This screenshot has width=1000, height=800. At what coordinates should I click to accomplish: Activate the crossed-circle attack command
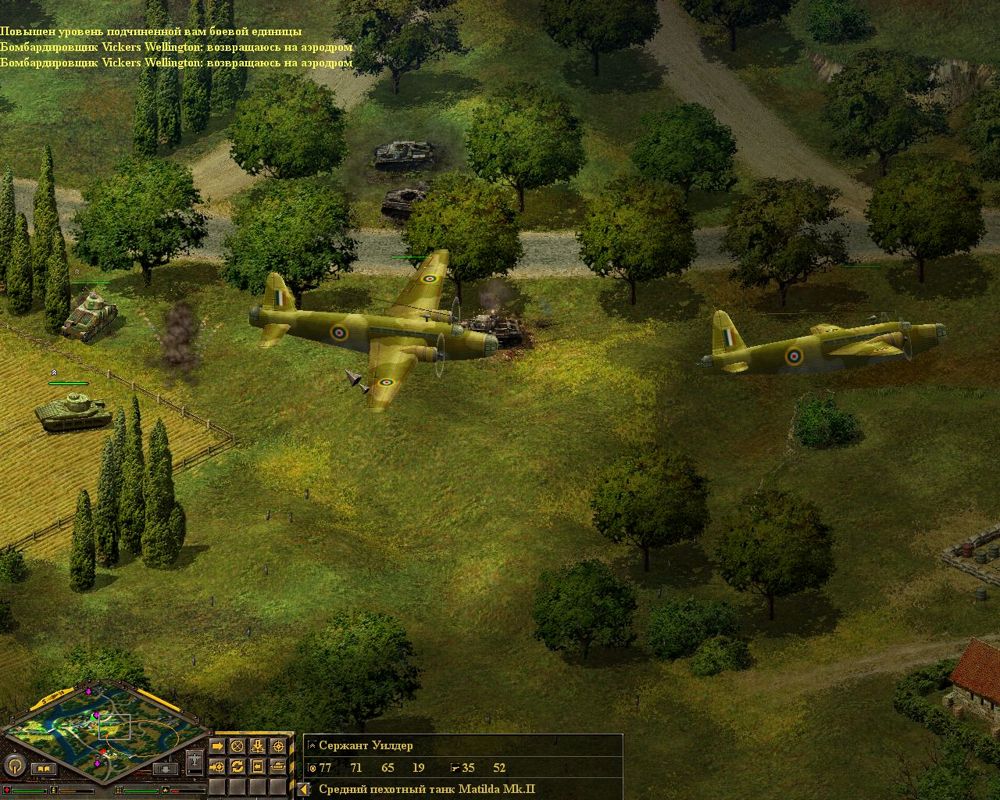coord(237,746)
